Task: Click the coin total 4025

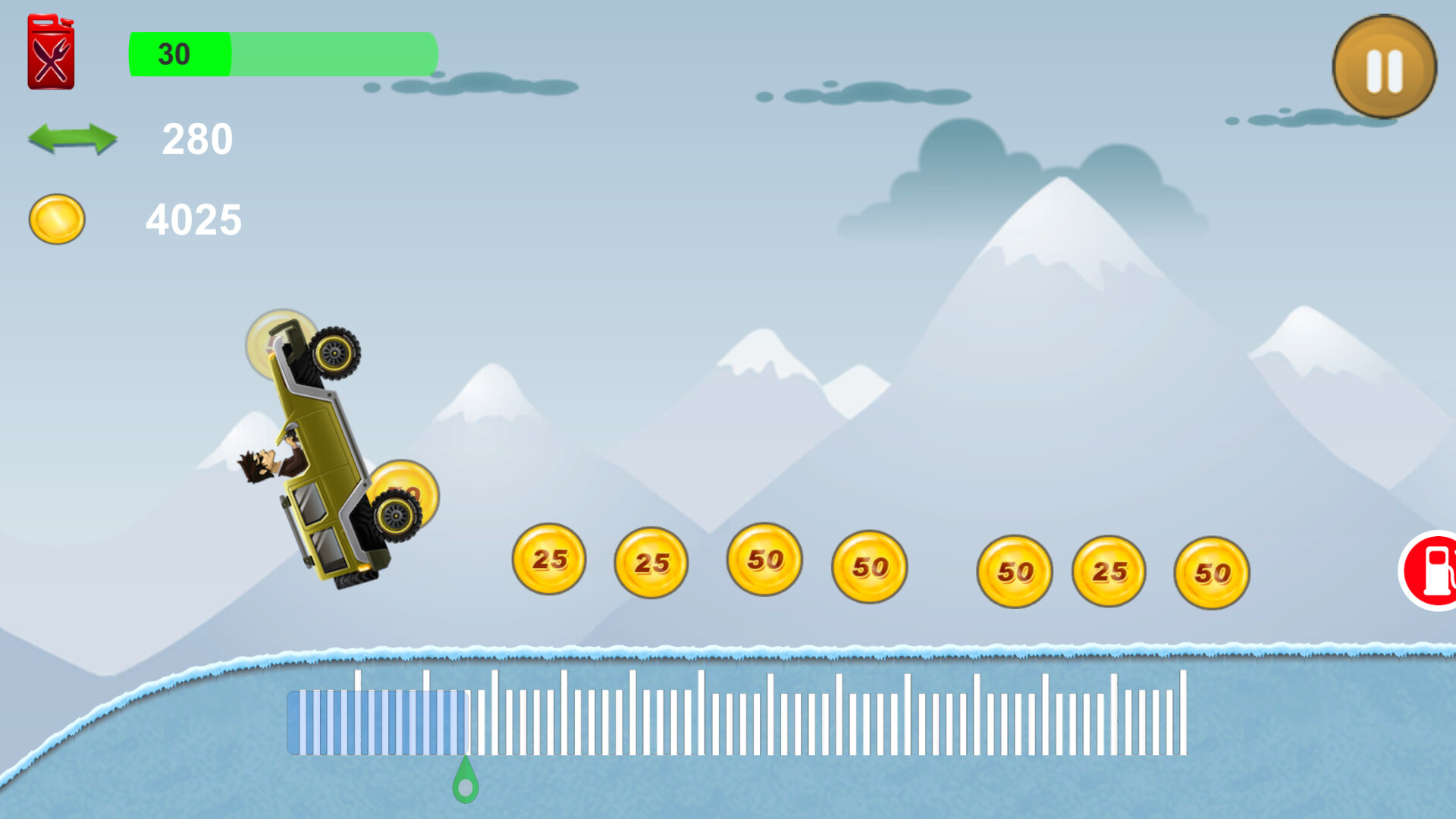Action: (195, 219)
